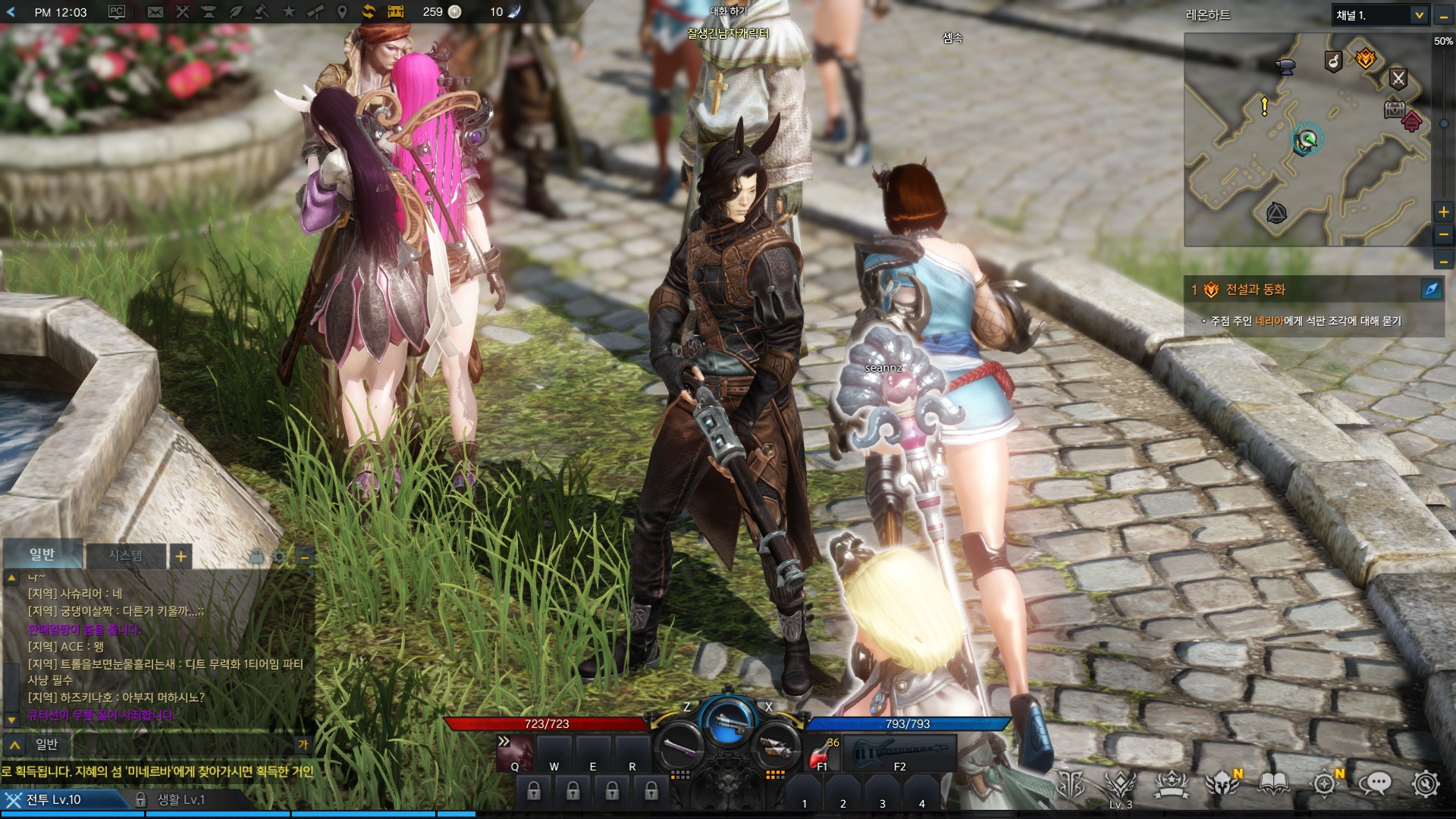Open the orange treasure chest shop icon

click(x=396, y=11)
